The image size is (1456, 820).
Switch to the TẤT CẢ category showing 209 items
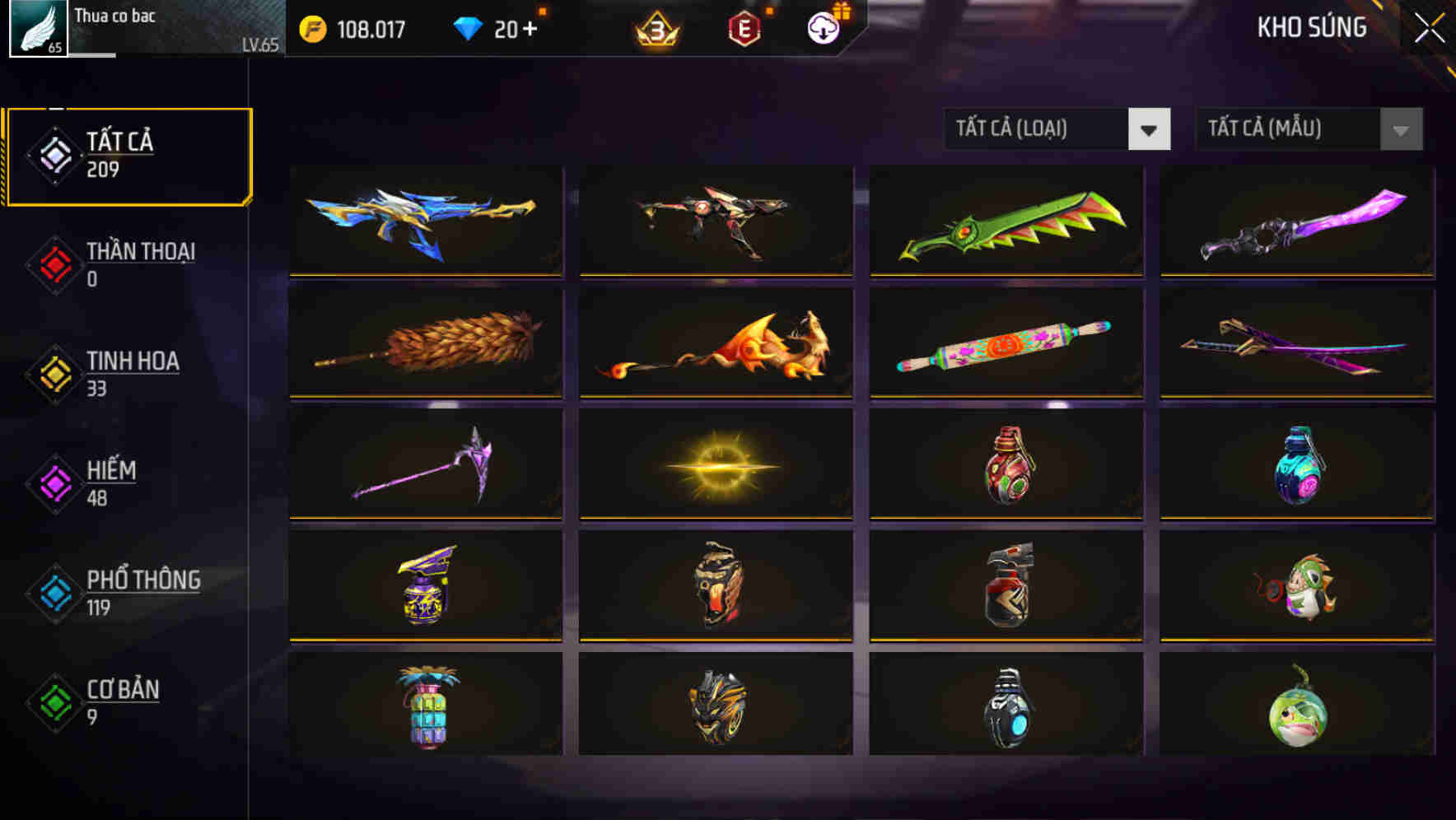(128, 154)
